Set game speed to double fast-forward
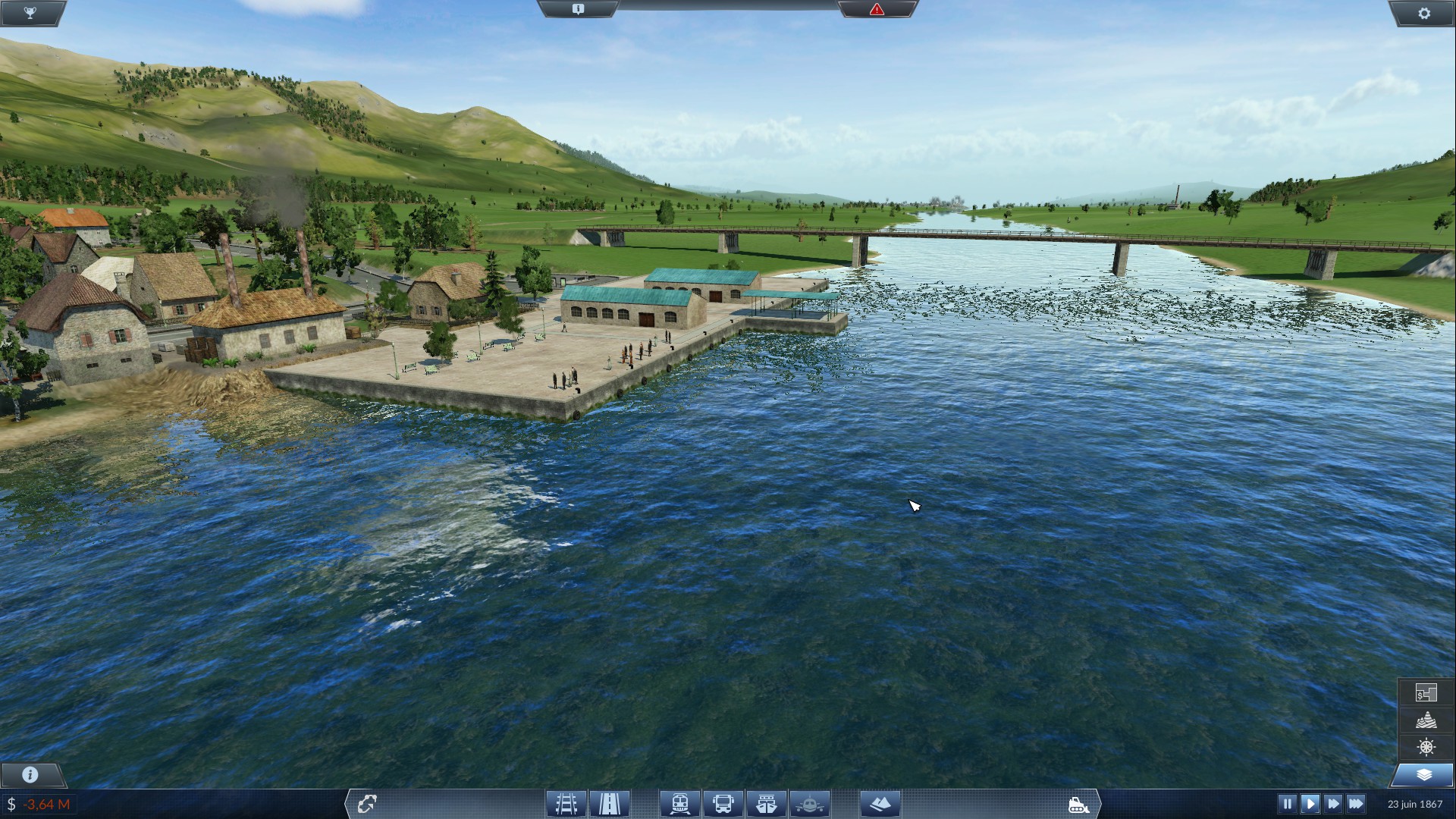 coord(1332,803)
